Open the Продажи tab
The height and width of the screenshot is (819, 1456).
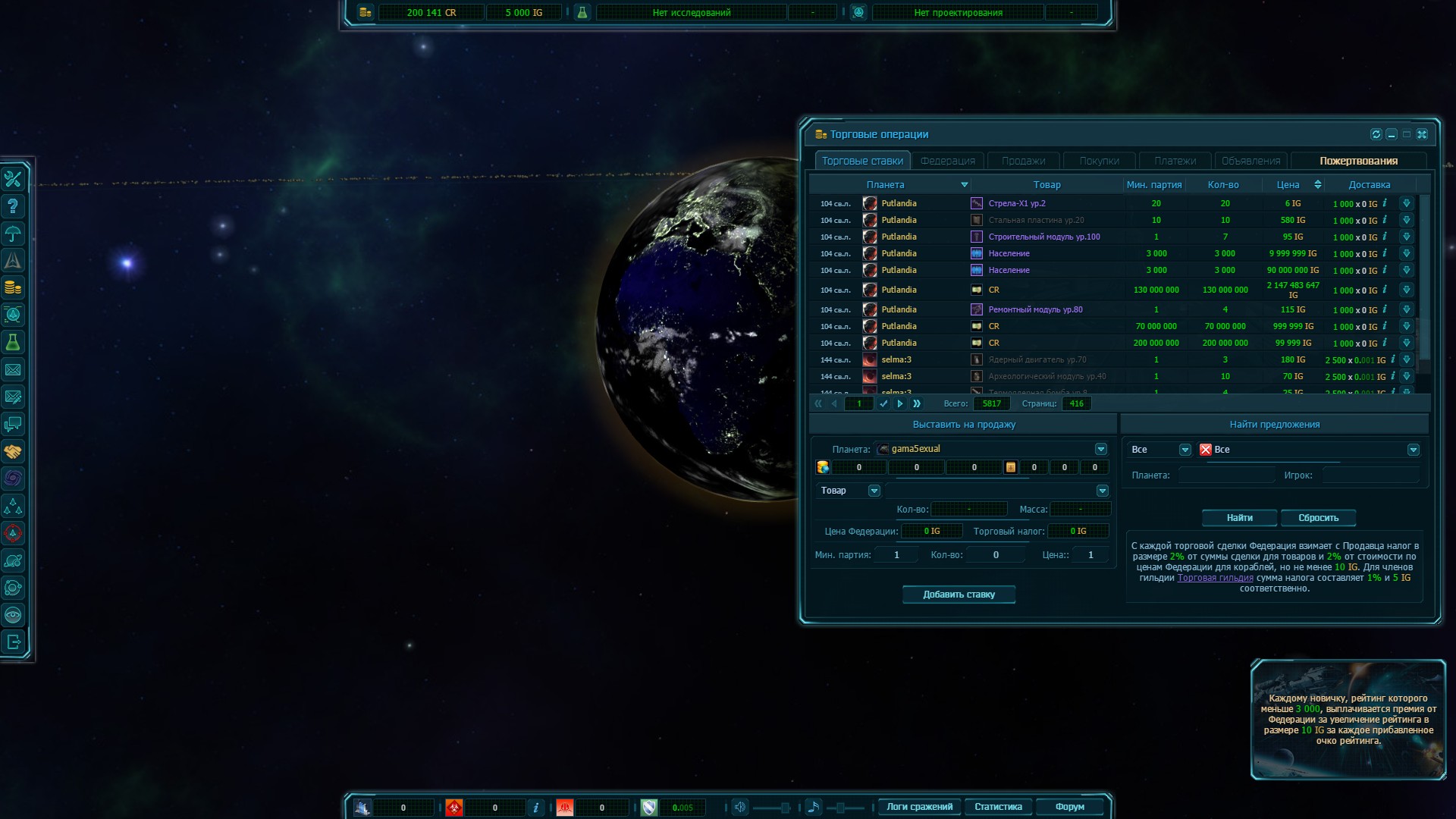tap(1023, 161)
